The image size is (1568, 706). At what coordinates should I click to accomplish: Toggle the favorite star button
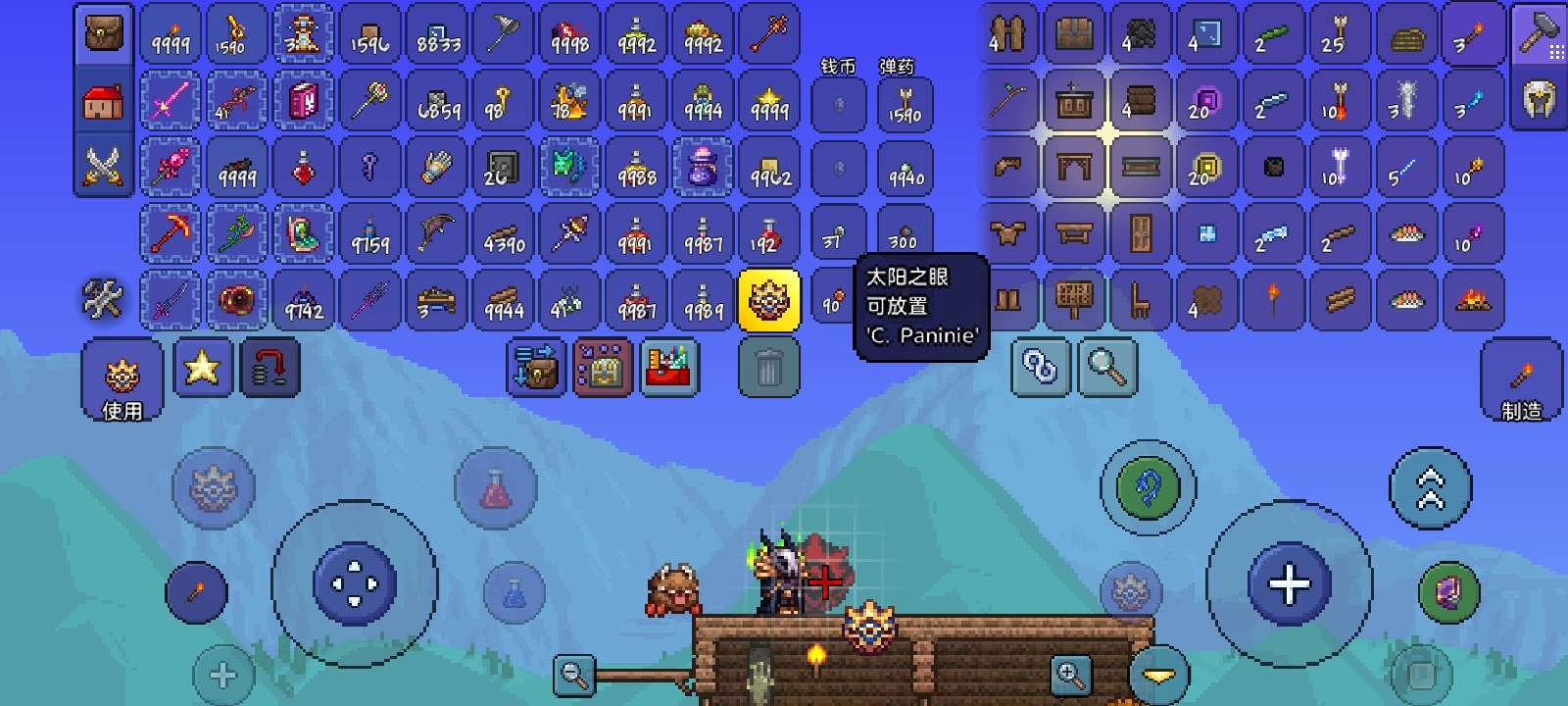click(202, 369)
